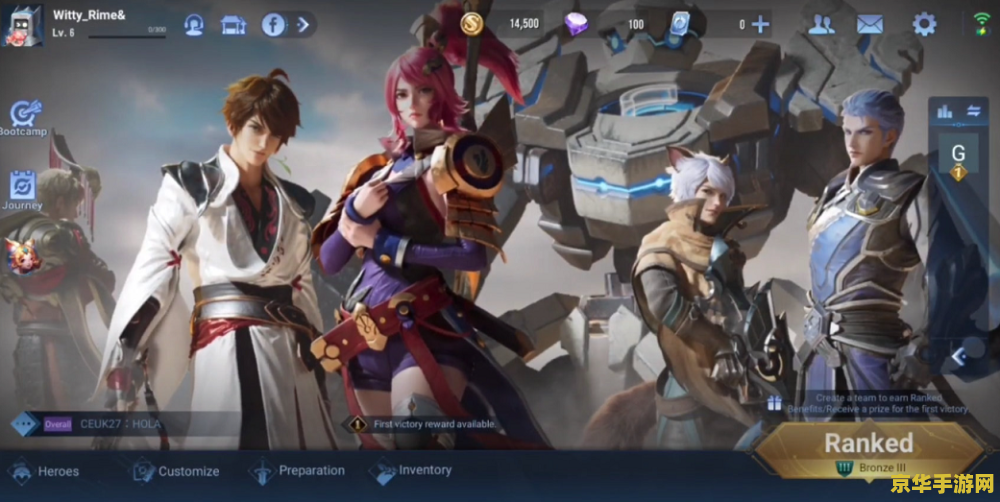Open the mail envelope inbox
This screenshot has width=1000, height=502.
870,25
